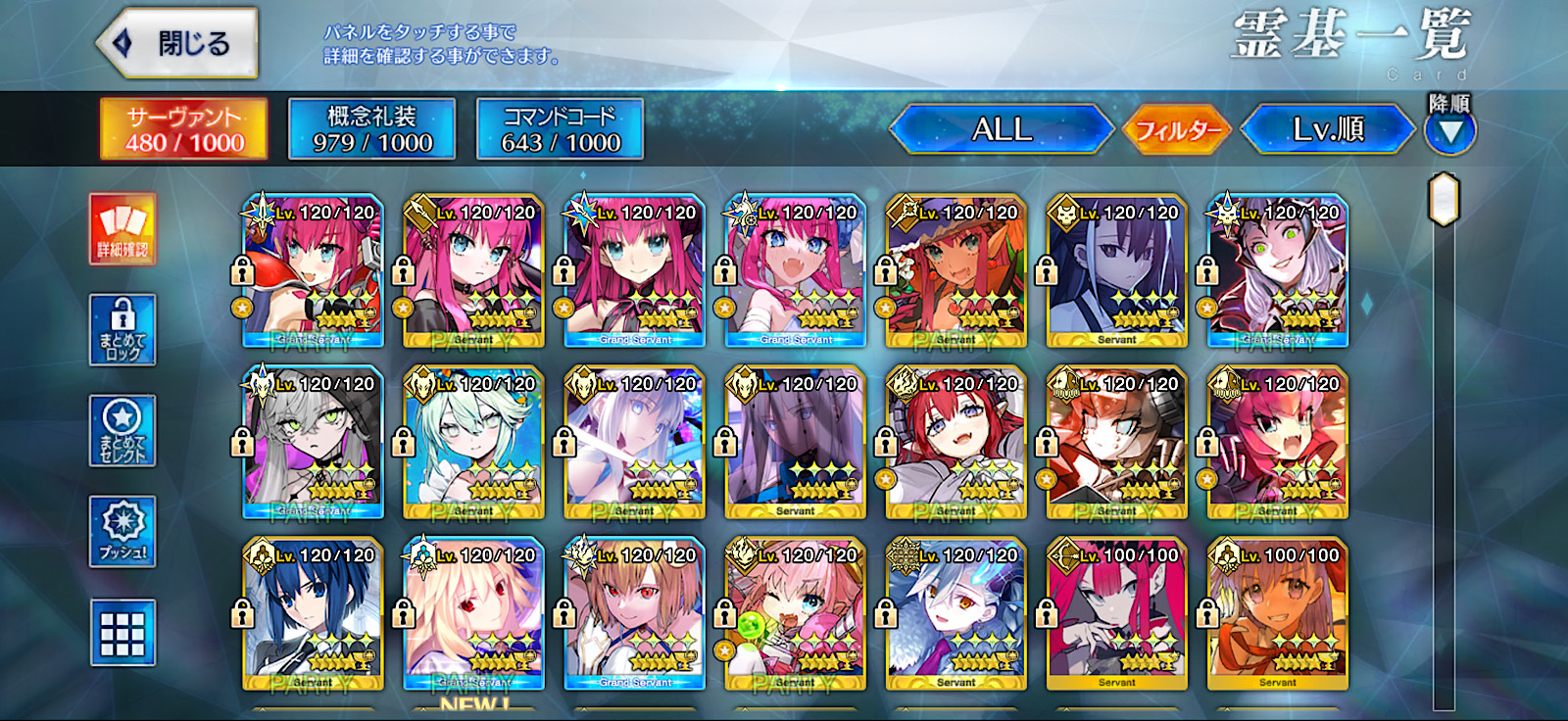Select the orange witch hat servant card
1568x721 pixels.
point(955,271)
